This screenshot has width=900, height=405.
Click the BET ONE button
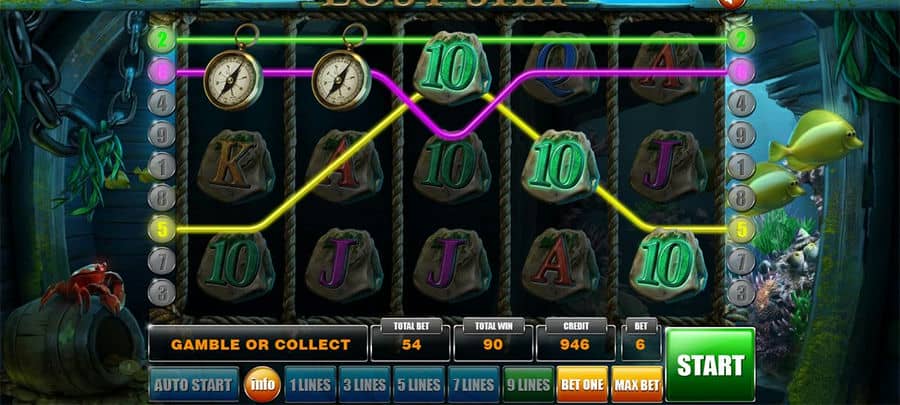pyautogui.click(x=581, y=384)
